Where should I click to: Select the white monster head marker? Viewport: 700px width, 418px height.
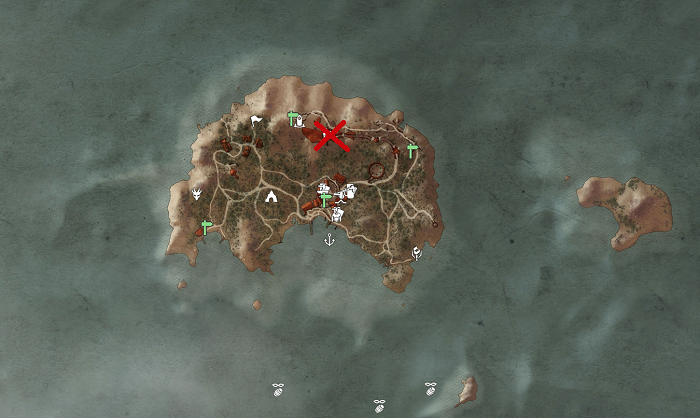point(197,193)
